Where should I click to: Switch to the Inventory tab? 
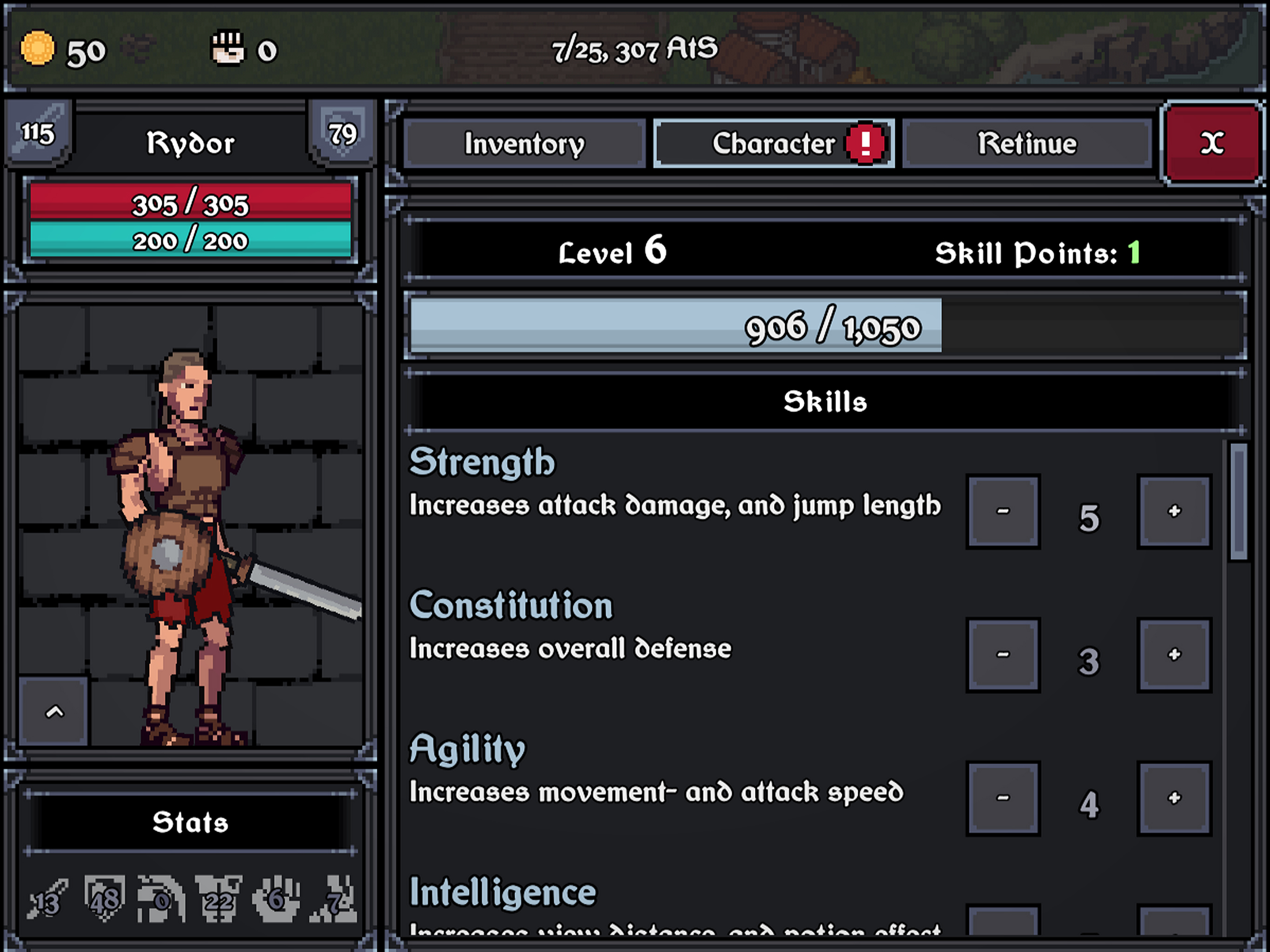[x=524, y=144]
